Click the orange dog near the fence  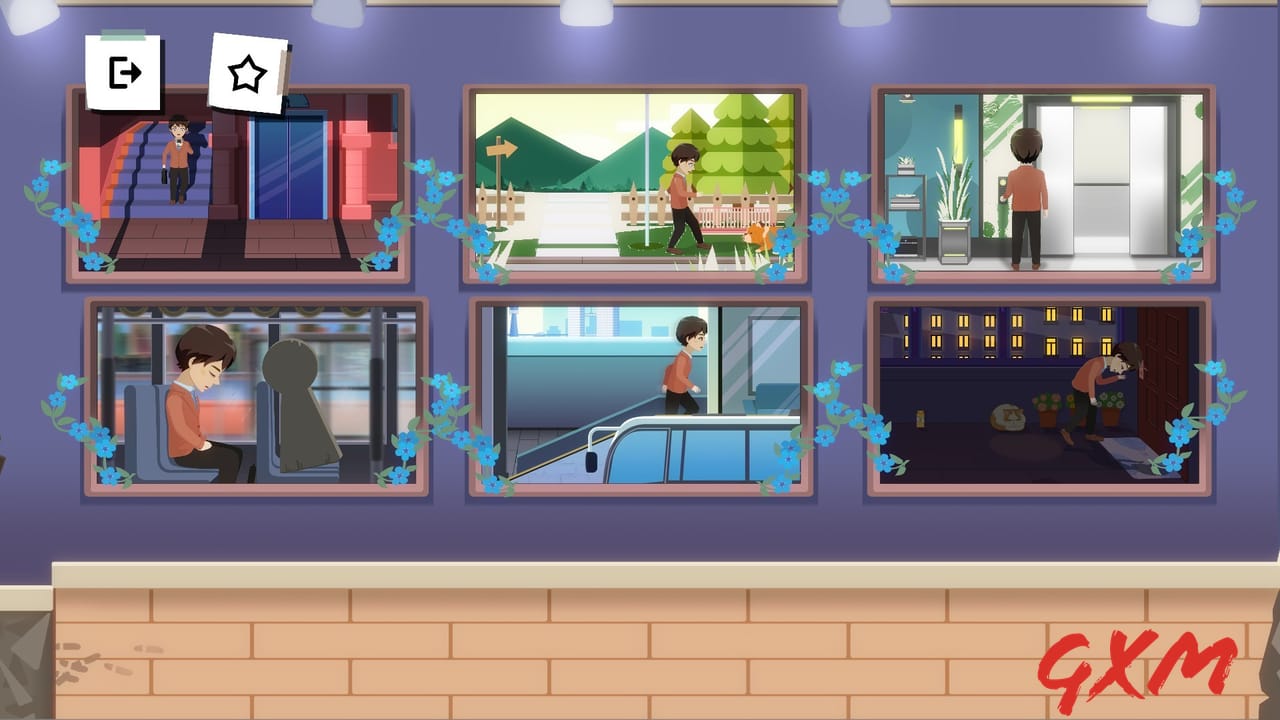[x=758, y=233]
